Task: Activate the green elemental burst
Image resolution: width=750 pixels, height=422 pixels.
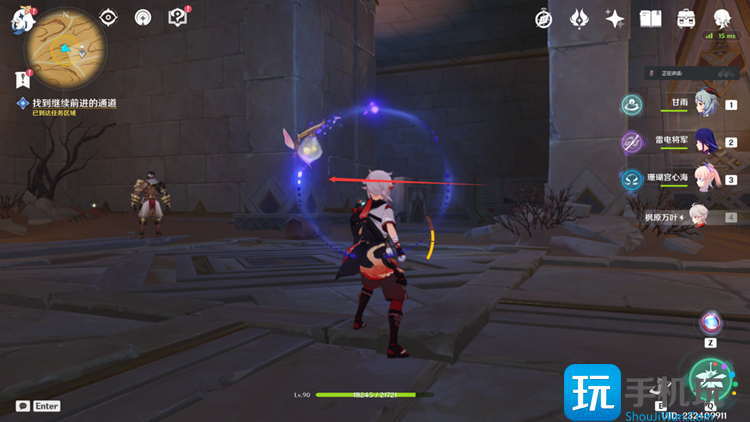Action: [711, 379]
